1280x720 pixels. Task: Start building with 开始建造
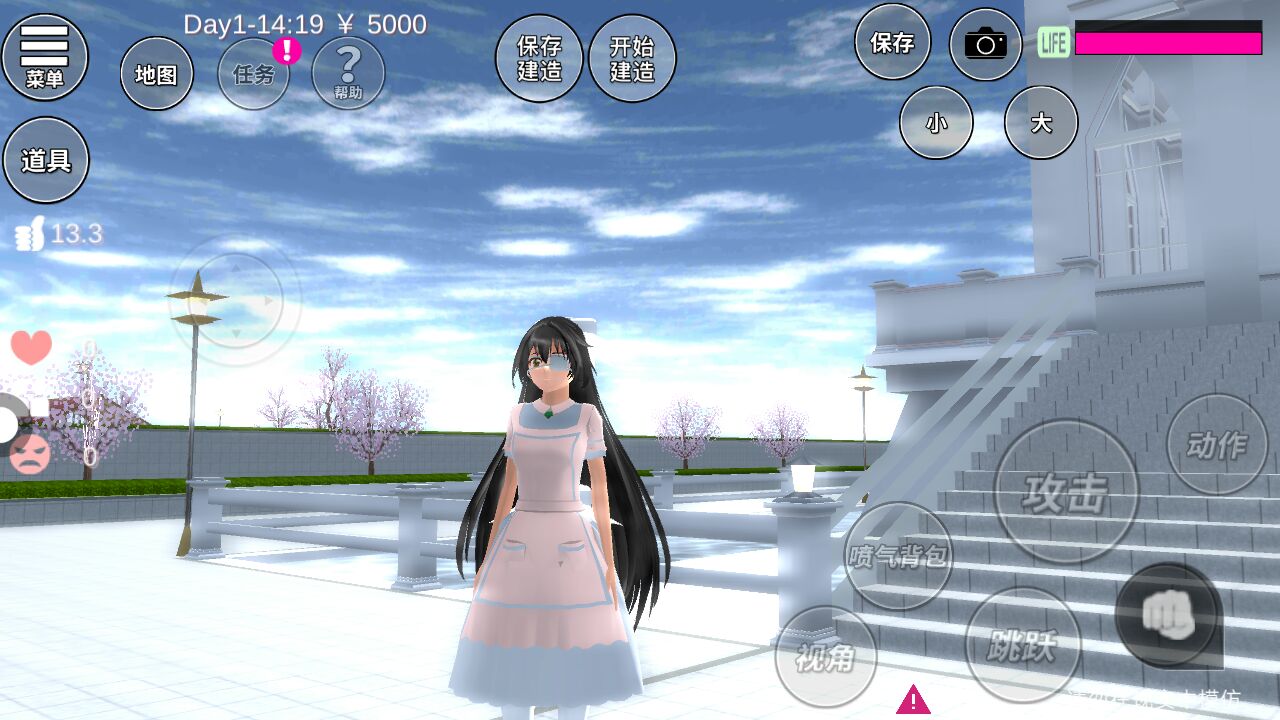[632, 58]
